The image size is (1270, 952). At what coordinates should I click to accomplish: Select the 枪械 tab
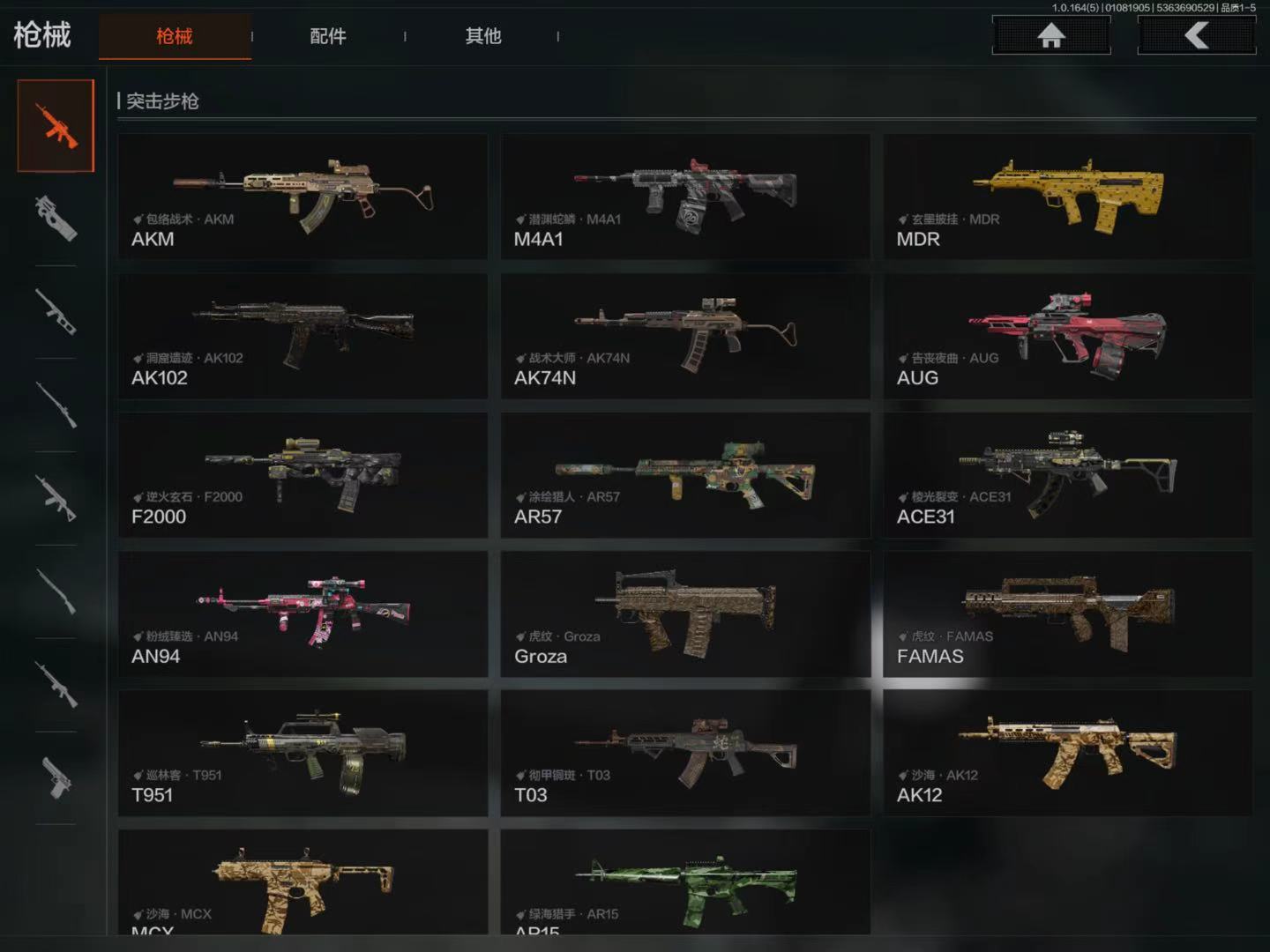175,36
